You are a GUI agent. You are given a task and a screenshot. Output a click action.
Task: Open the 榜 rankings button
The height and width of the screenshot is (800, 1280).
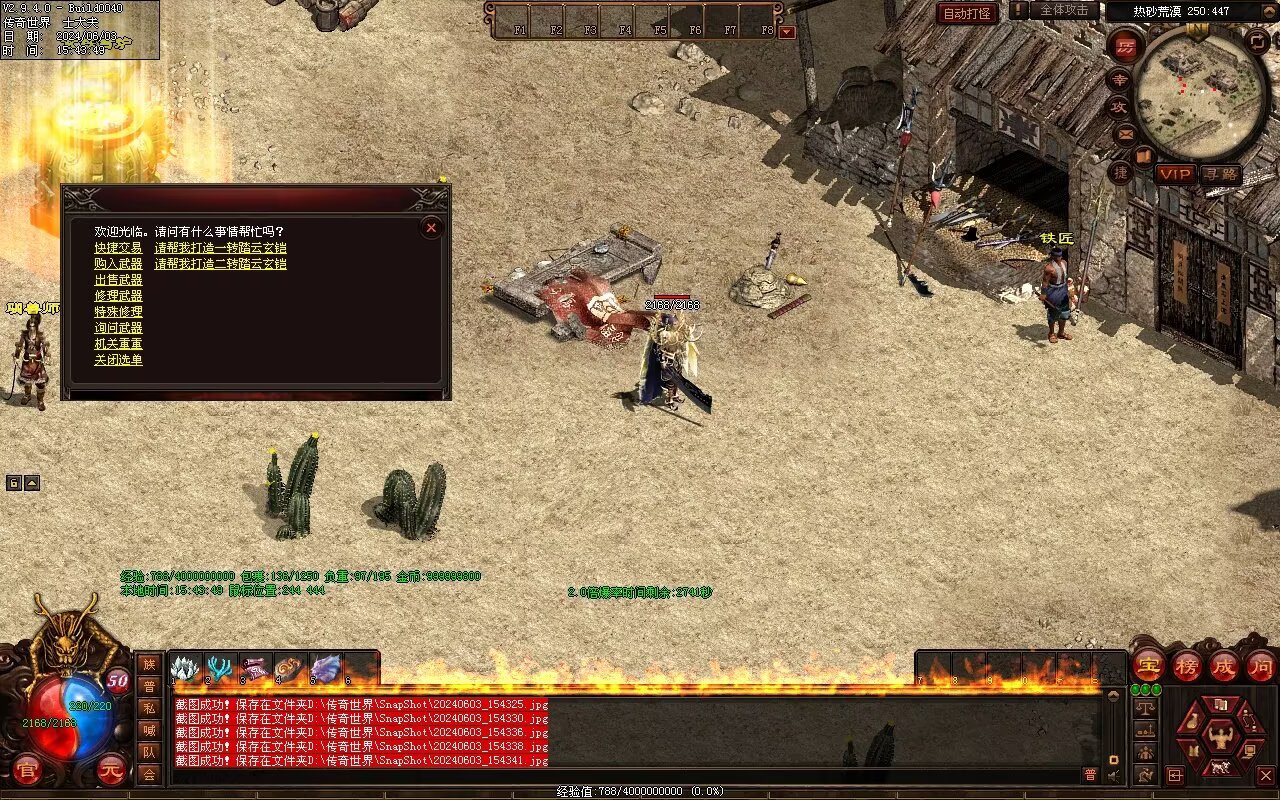coord(1186,665)
